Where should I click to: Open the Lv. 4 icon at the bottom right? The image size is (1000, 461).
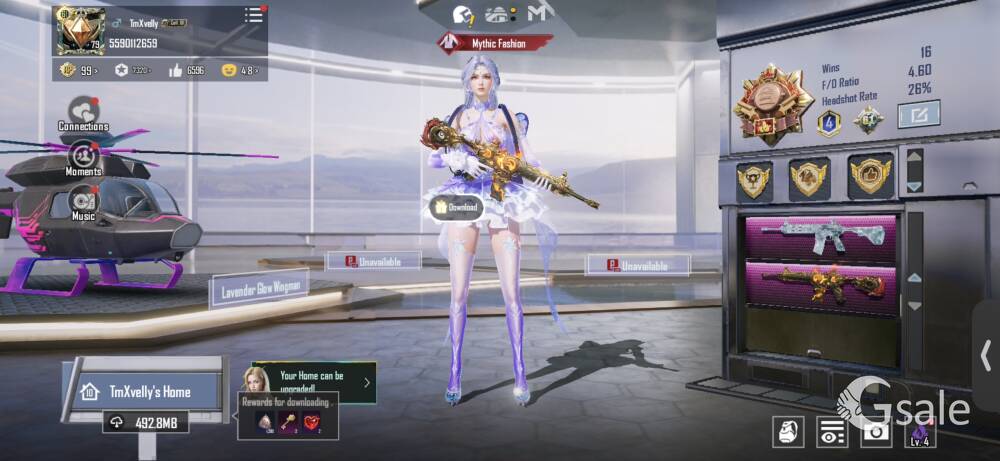coord(919,431)
